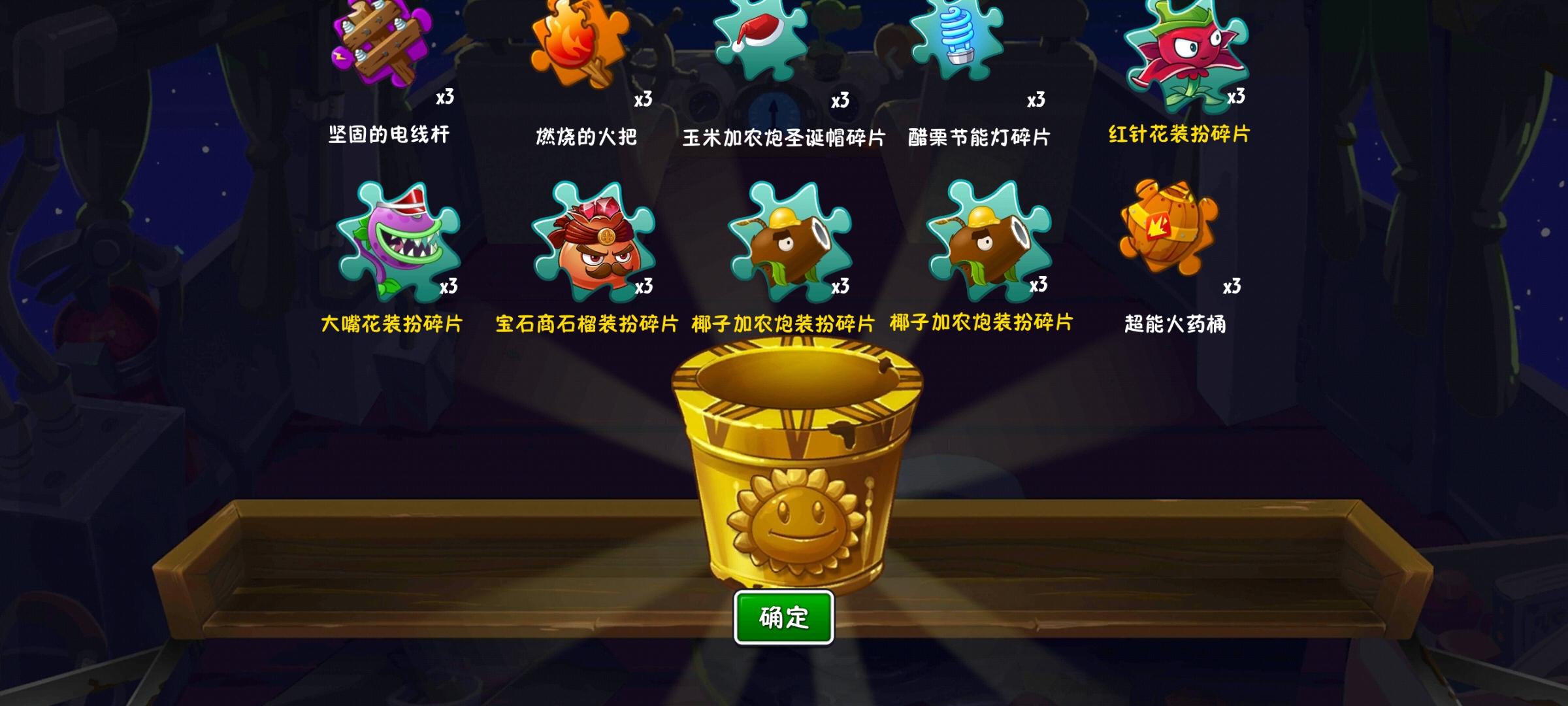1568x706 pixels.
Task: Click the 醋栗节能灯碎片 text label
Action: (977, 137)
